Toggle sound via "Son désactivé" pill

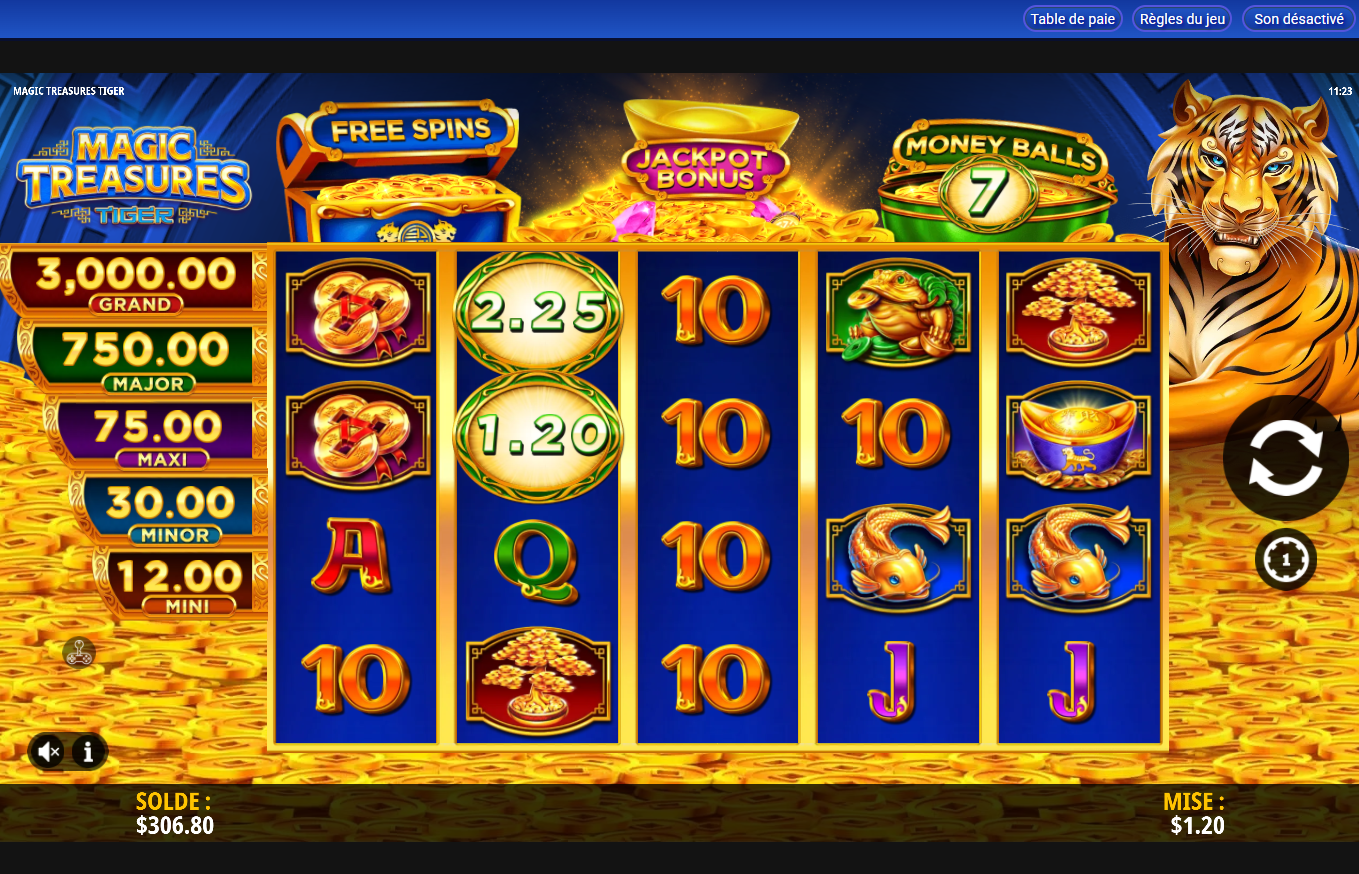pyautogui.click(x=1297, y=18)
